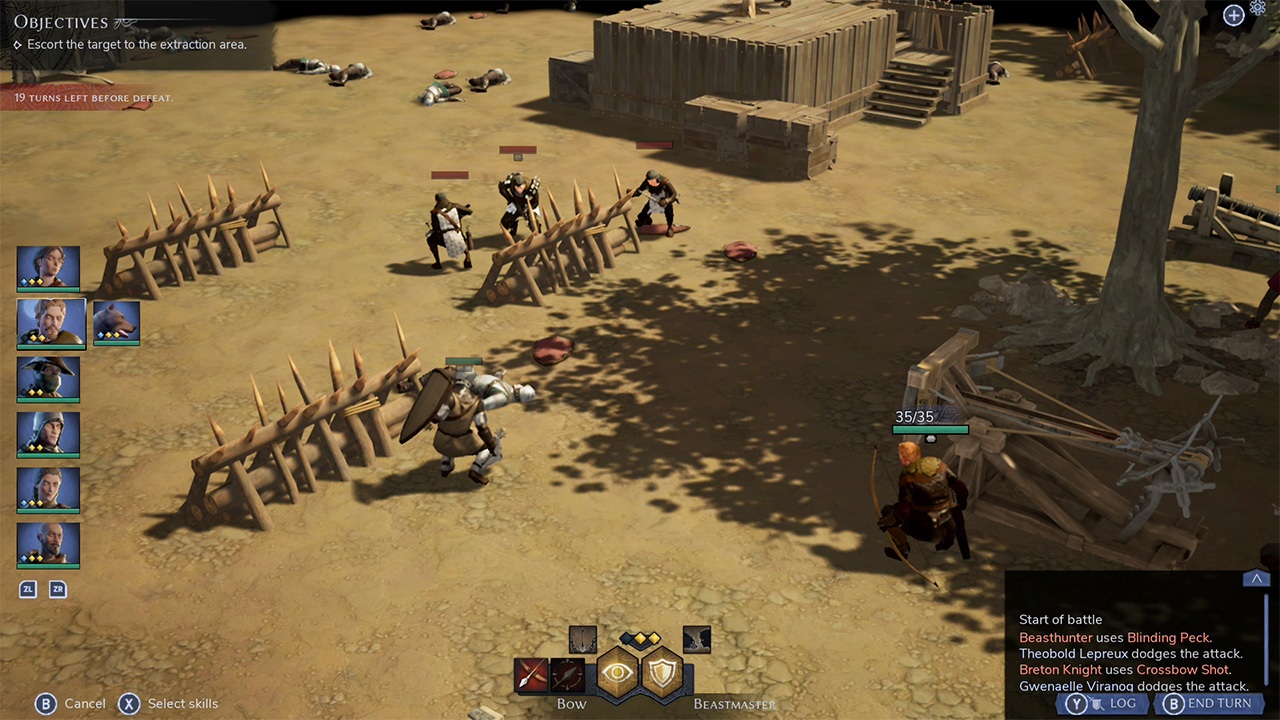The image size is (1280, 720).
Task: Activate the golden eye hexagon skill
Action: point(619,672)
